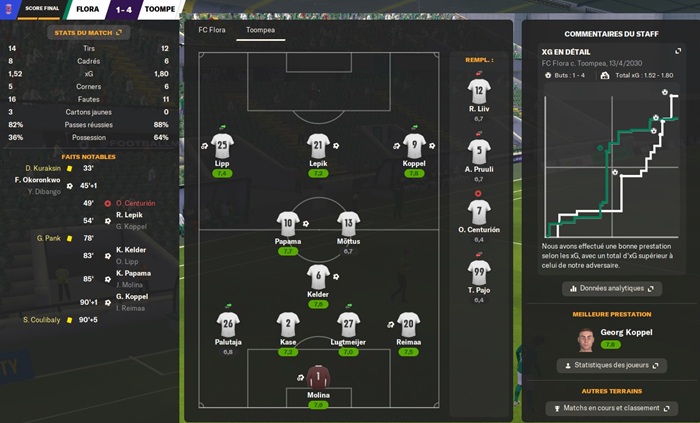This screenshot has height=423, width=700.
Task: Select the Toompea lineup tab
Action: (x=260, y=31)
